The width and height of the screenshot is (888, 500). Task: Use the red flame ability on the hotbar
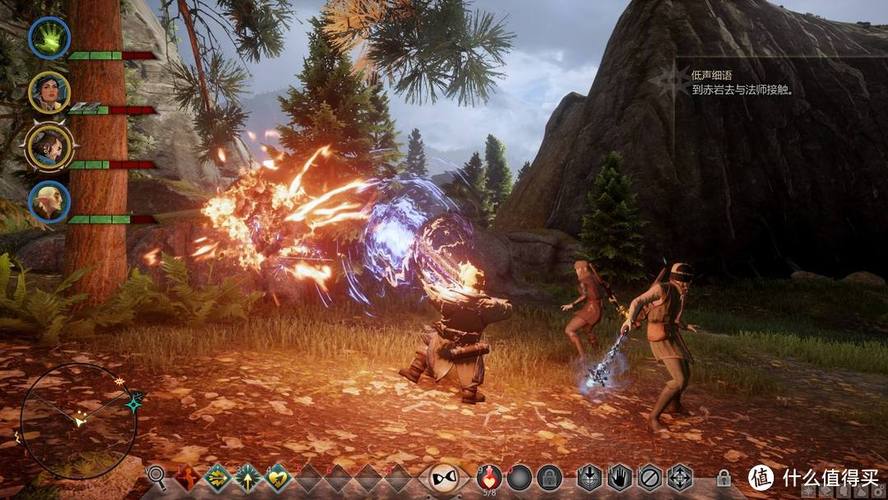(x=187, y=477)
